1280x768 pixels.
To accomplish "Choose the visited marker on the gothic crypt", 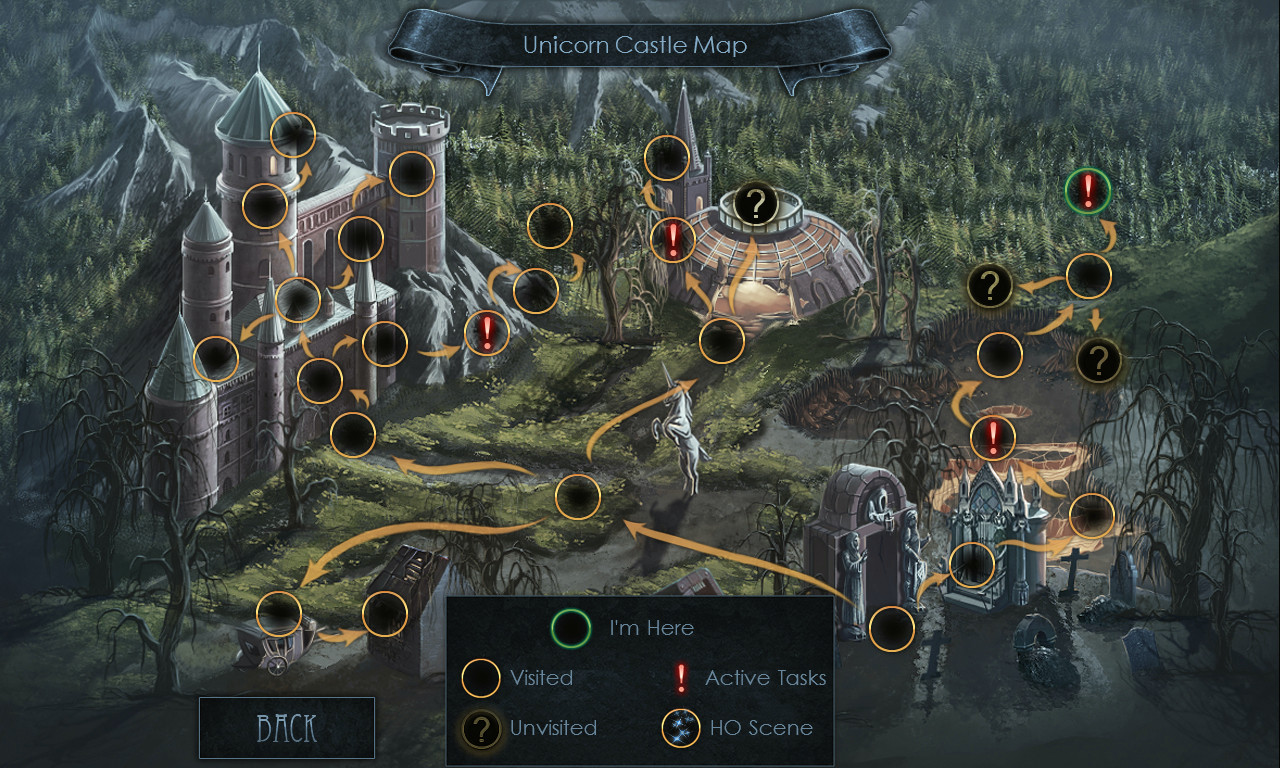I will tap(972, 564).
